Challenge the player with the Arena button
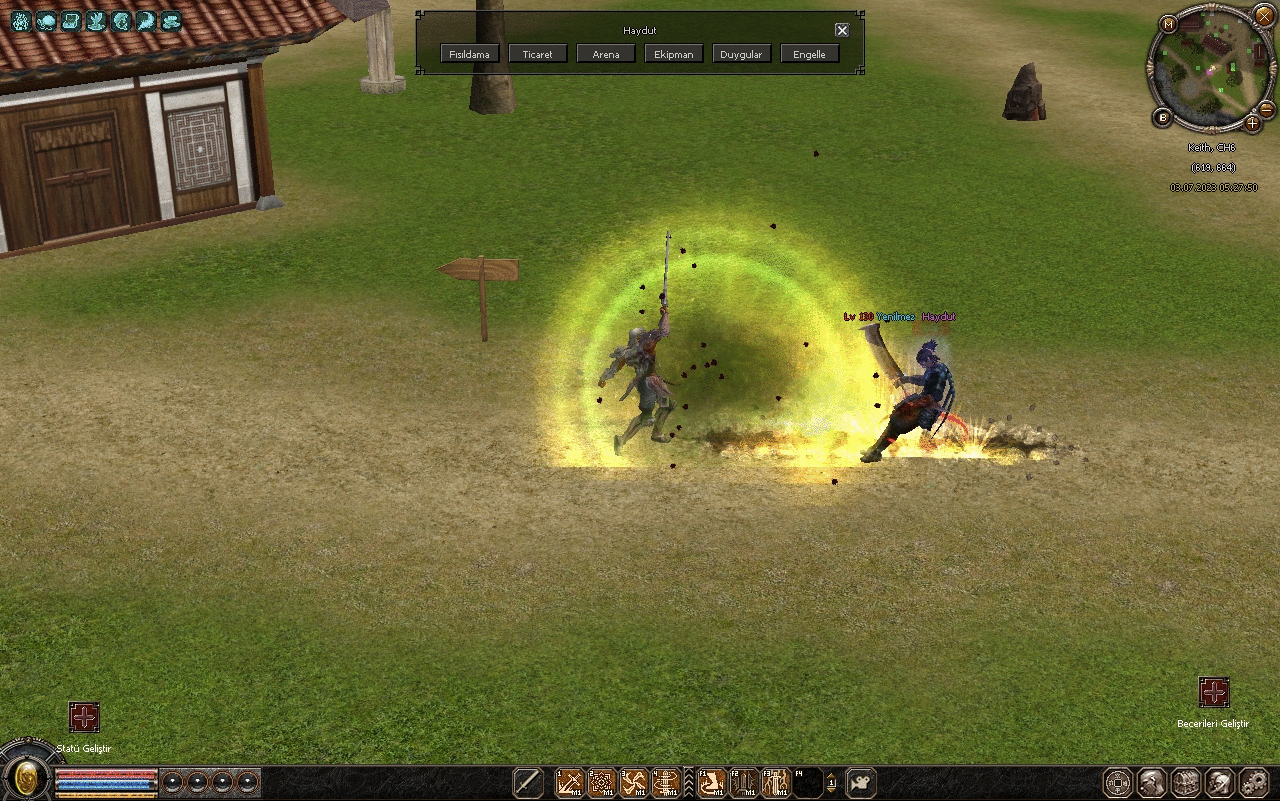The image size is (1280, 801). click(606, 54)
